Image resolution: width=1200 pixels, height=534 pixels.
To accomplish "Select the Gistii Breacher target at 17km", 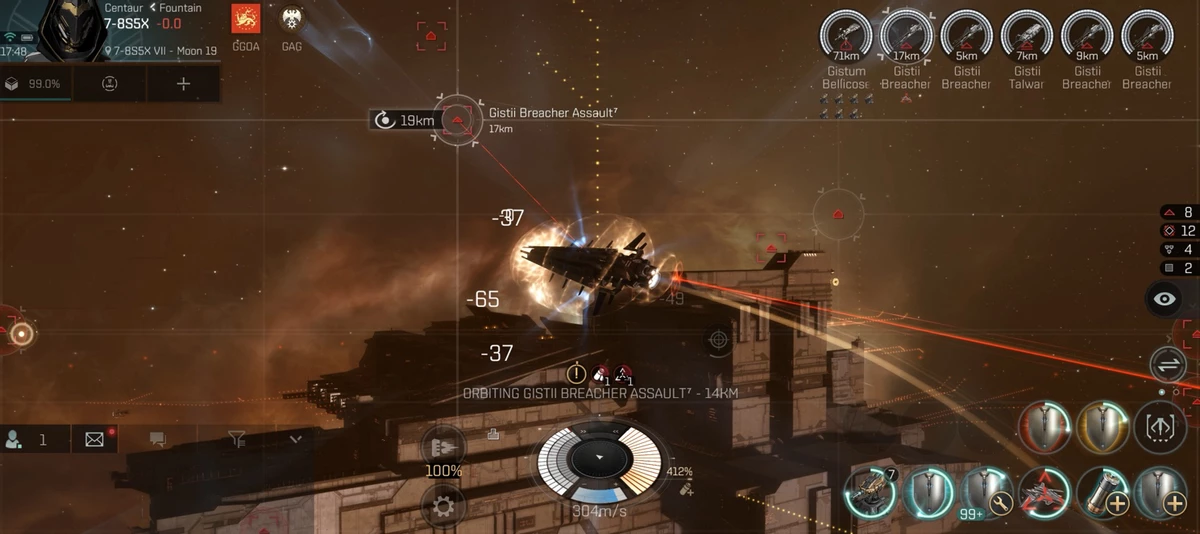I will [906, 38].
